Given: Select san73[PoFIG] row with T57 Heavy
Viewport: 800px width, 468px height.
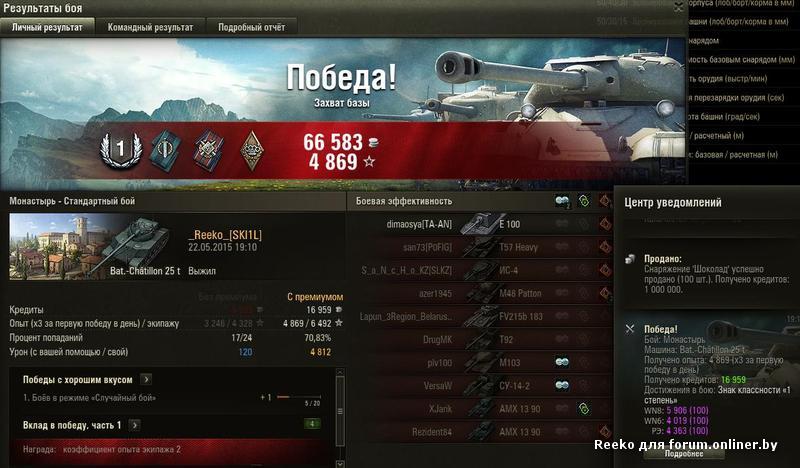Looking at the screenshot, I should click(x=480, y=247).
